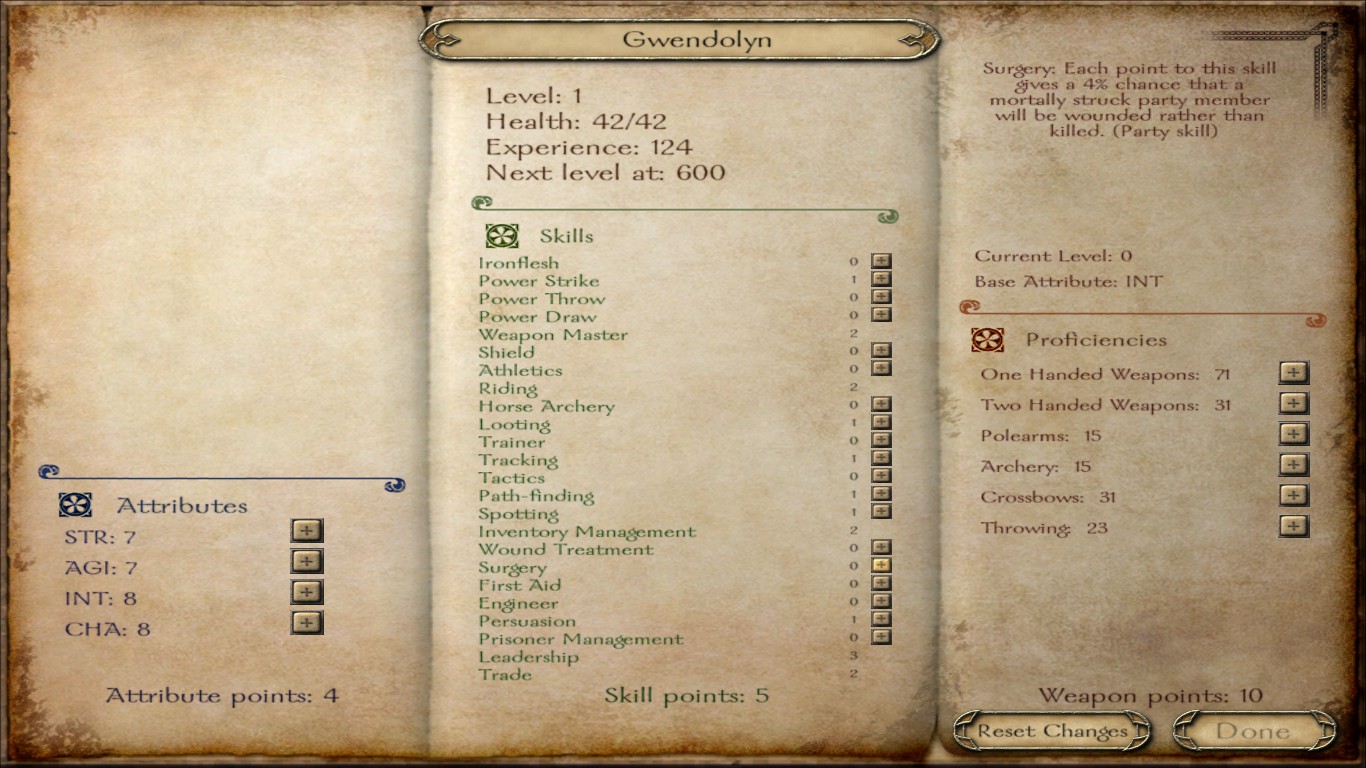Select the character name Gwendolyn field
The image size is (1366, 768).
coord(682,40)
